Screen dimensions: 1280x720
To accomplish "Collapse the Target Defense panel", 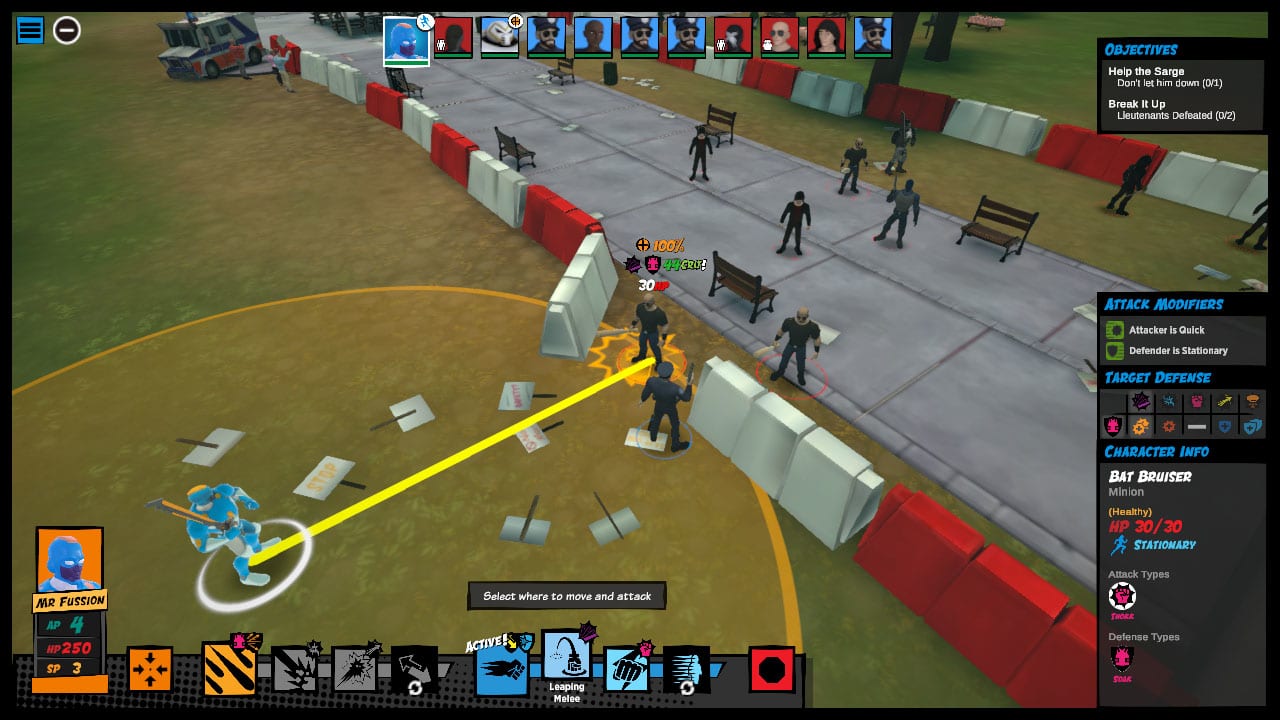I will (1157, 377).
